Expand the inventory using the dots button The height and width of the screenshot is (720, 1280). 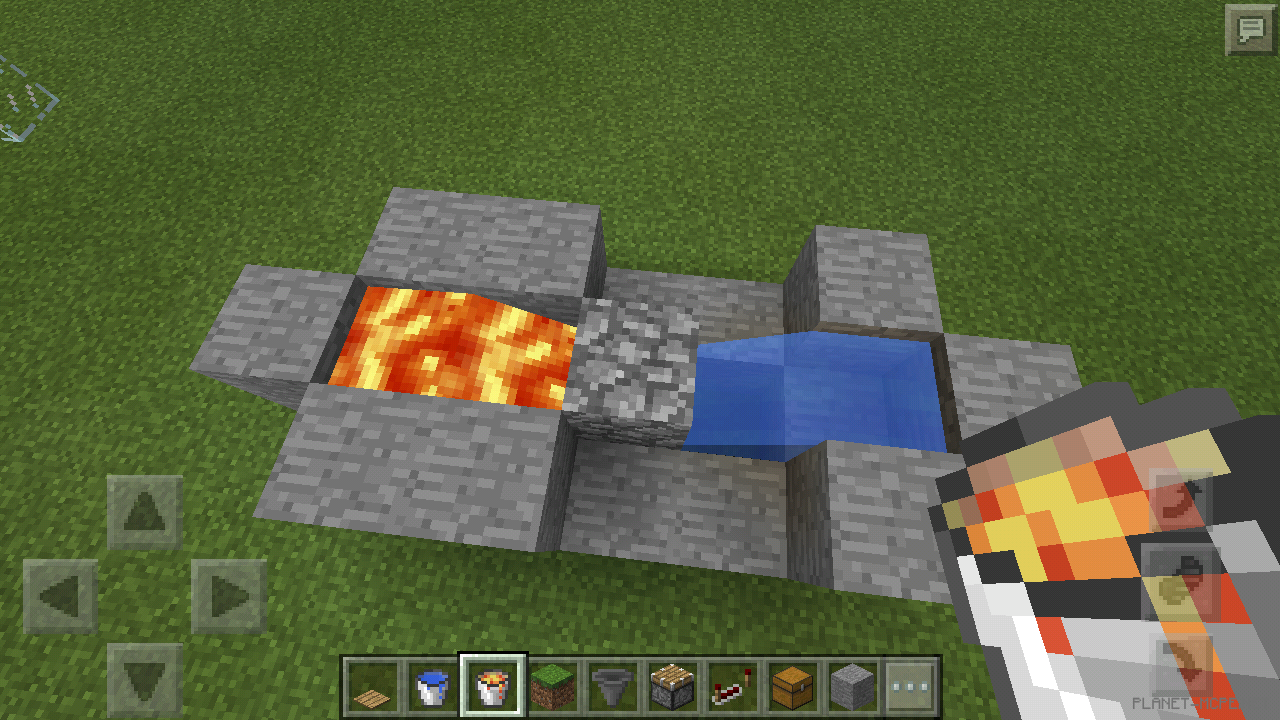click(909, 687)
